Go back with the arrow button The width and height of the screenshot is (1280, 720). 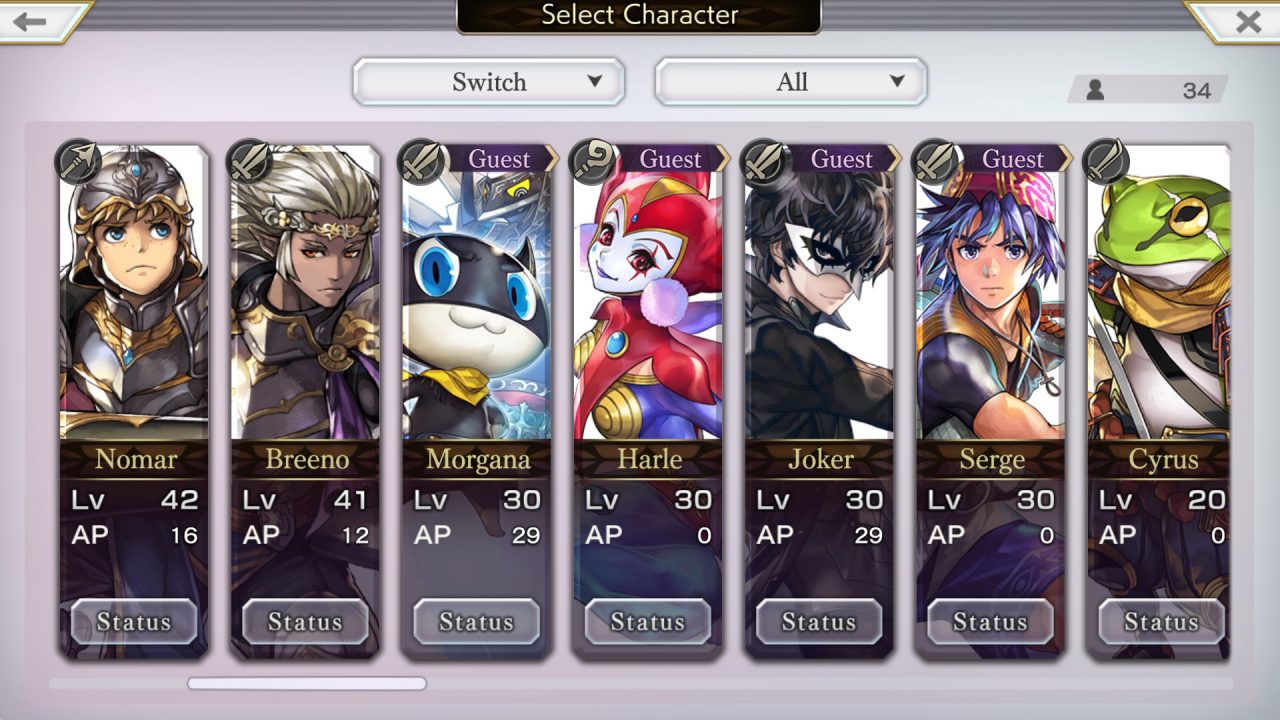point(32,21)
